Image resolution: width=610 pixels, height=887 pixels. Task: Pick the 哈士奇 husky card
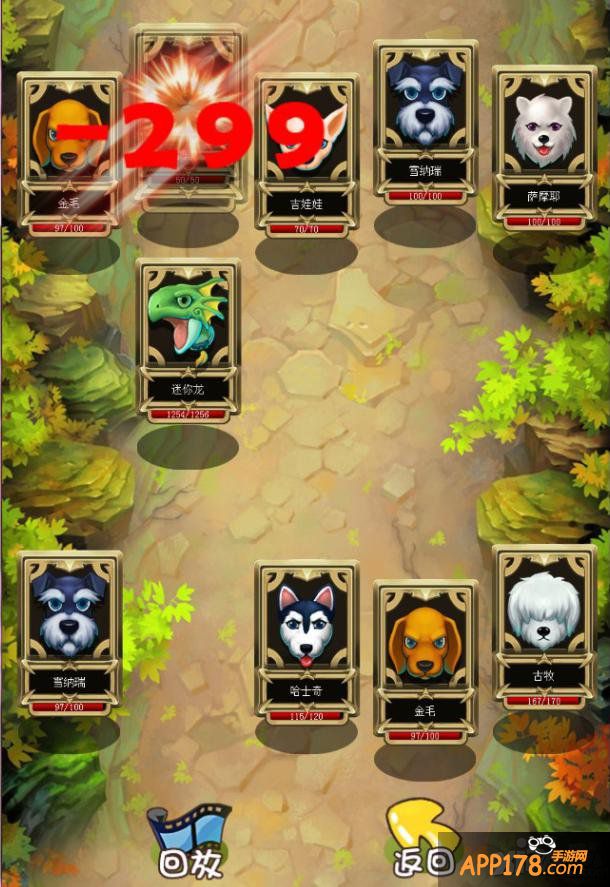point(306,640)
